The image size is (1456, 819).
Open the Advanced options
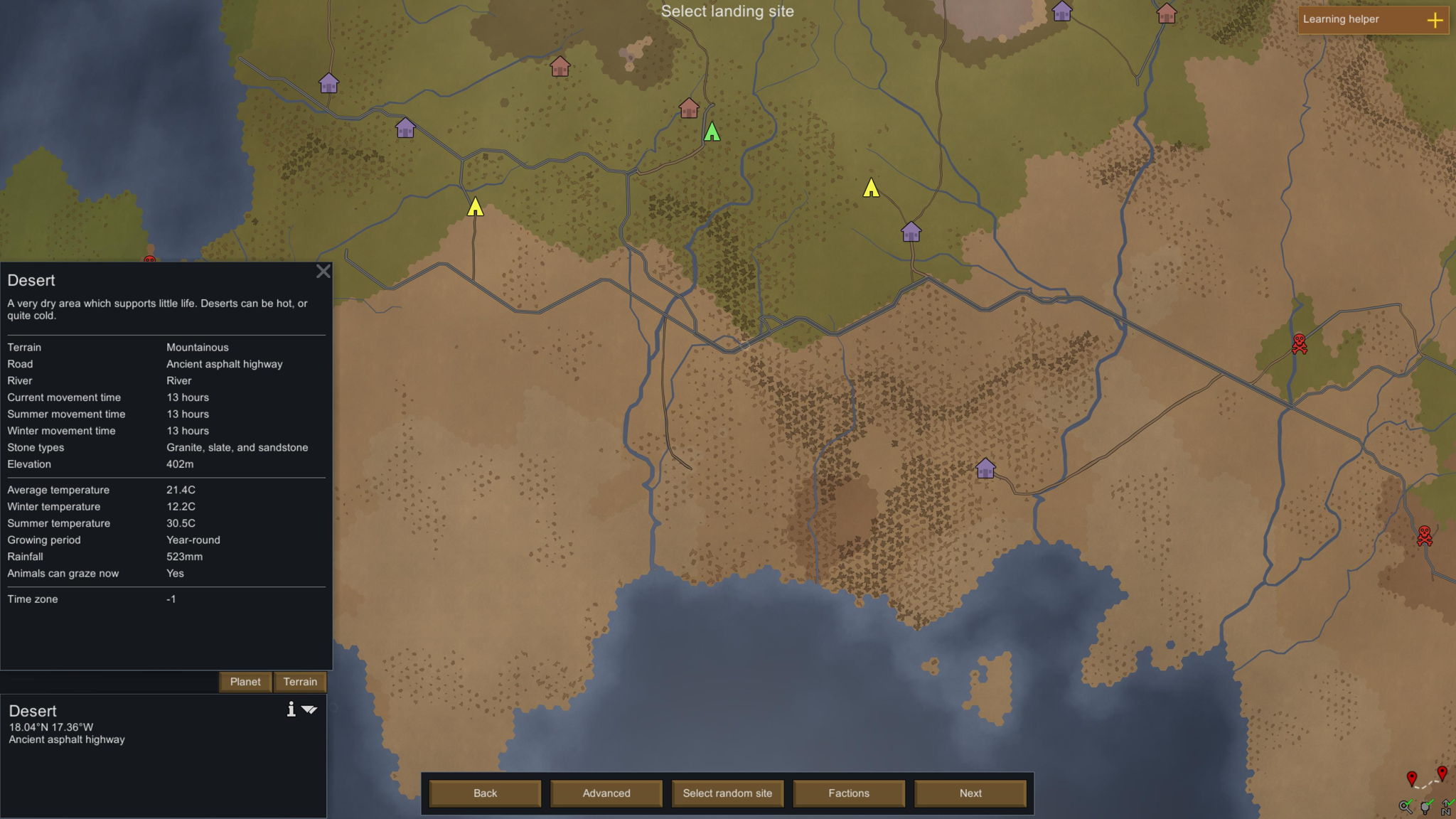coord(606,793)
